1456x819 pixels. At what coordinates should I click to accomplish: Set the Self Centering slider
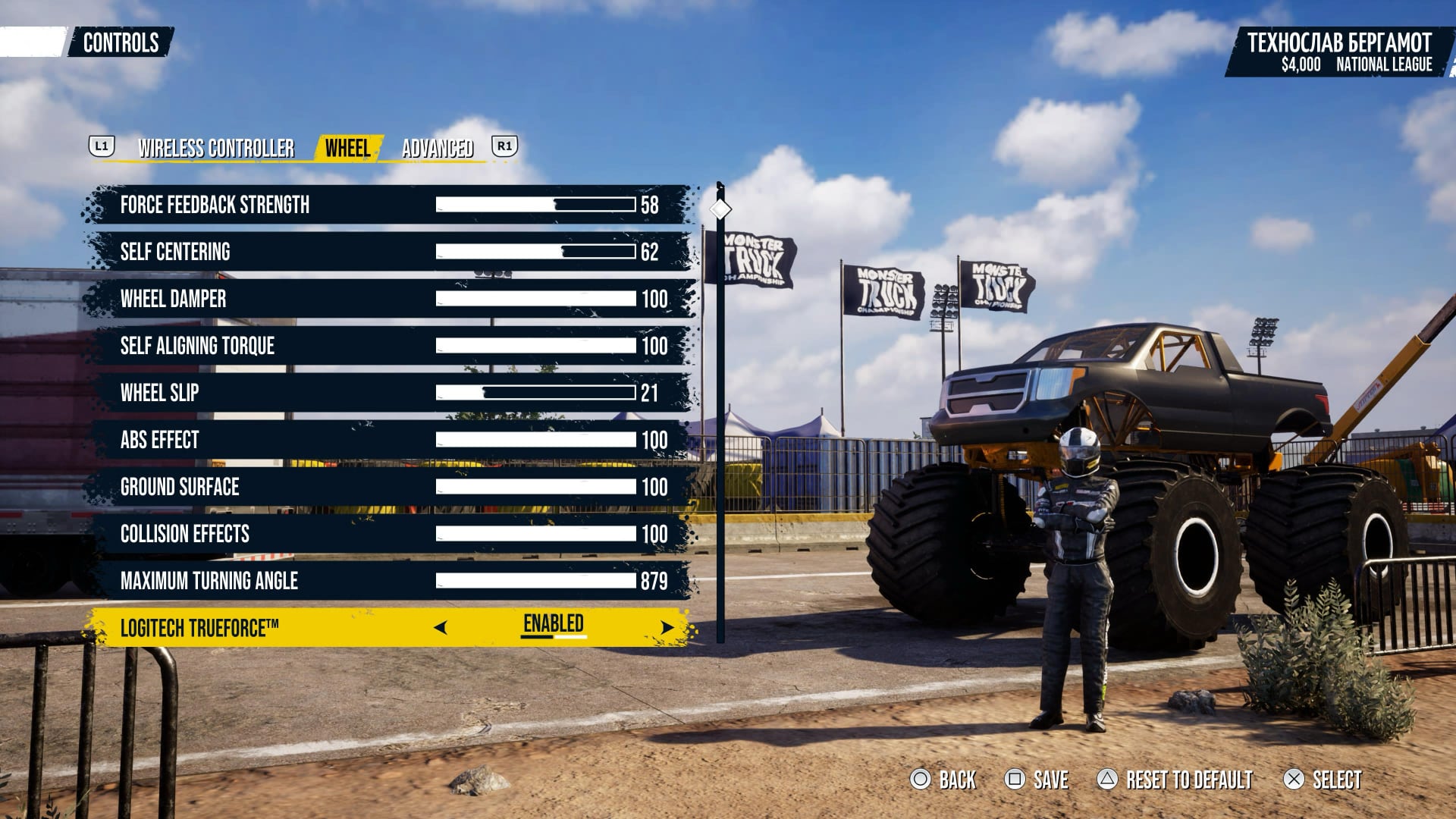coord(535,252)
